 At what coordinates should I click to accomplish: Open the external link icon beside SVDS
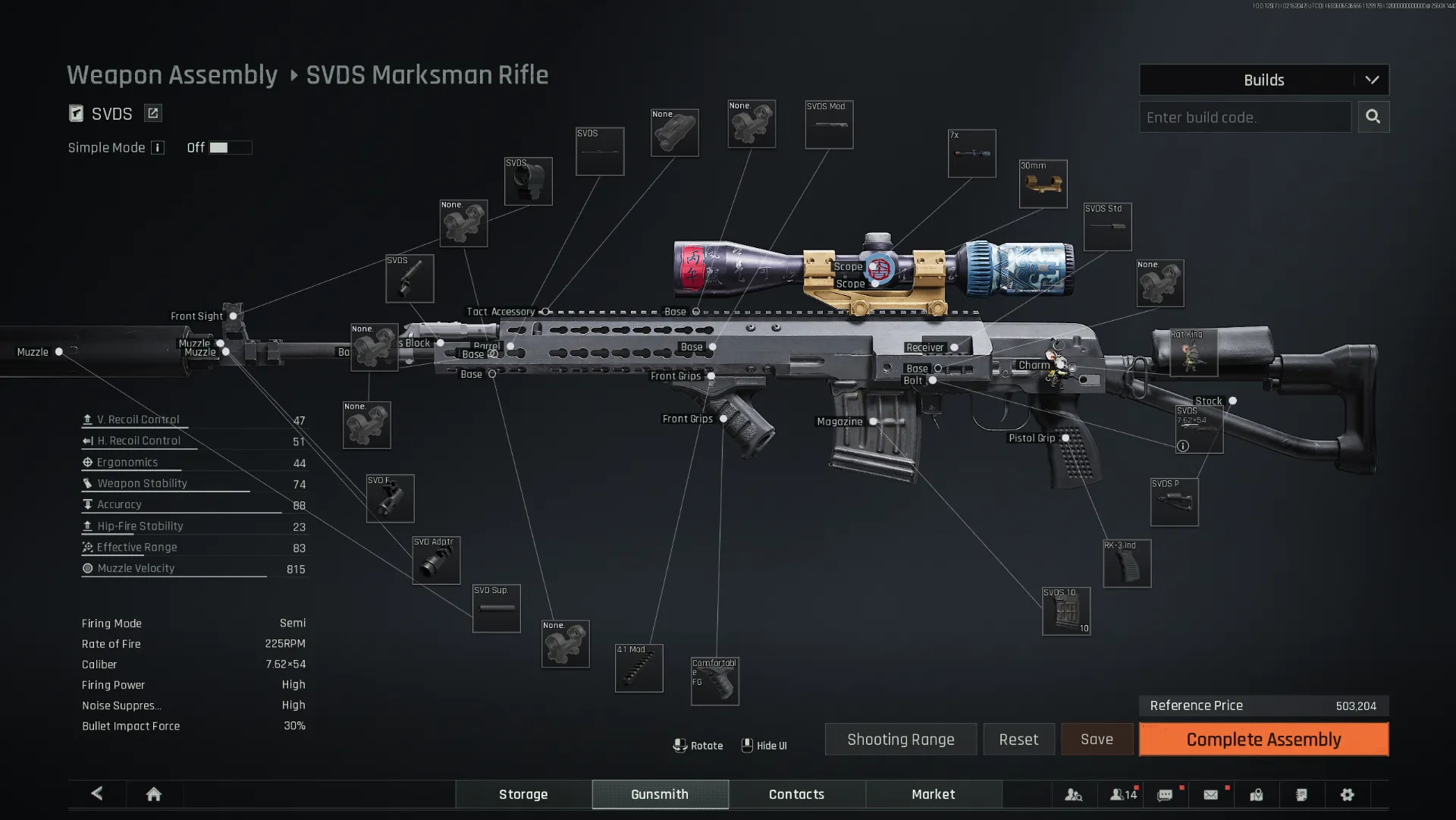click(152, 112)
